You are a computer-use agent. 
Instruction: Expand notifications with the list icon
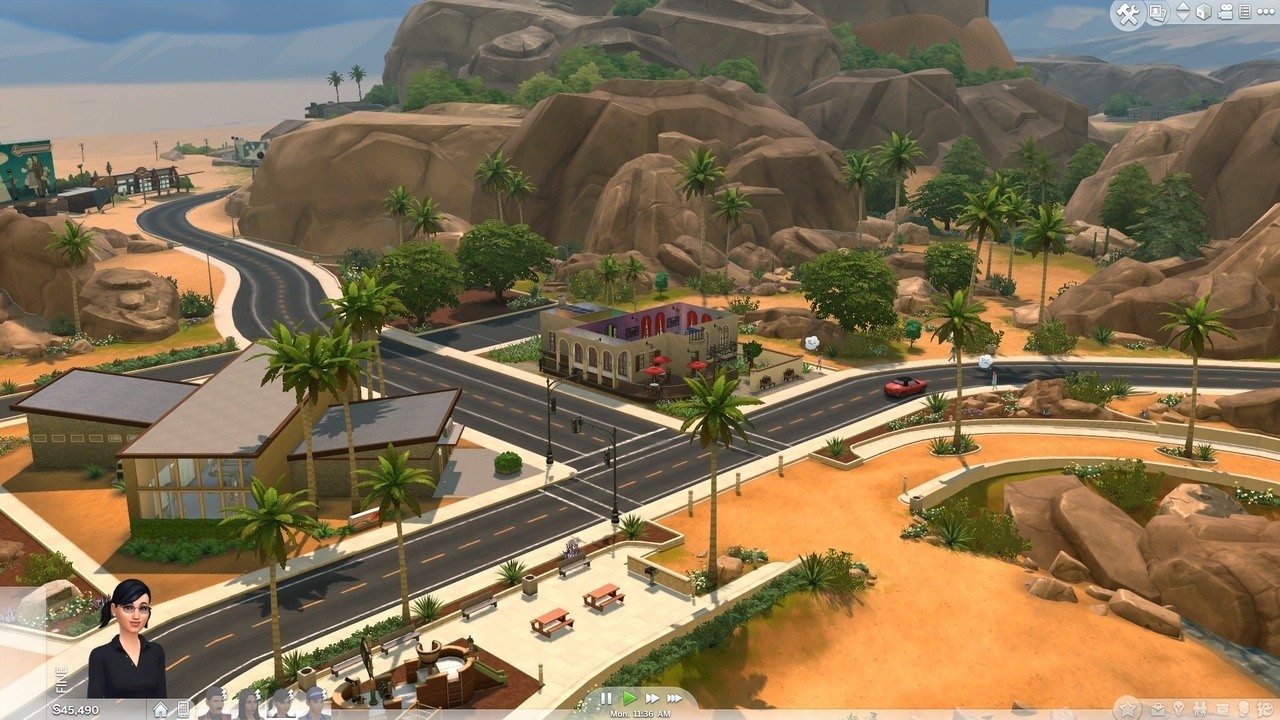click(1248, 12)
